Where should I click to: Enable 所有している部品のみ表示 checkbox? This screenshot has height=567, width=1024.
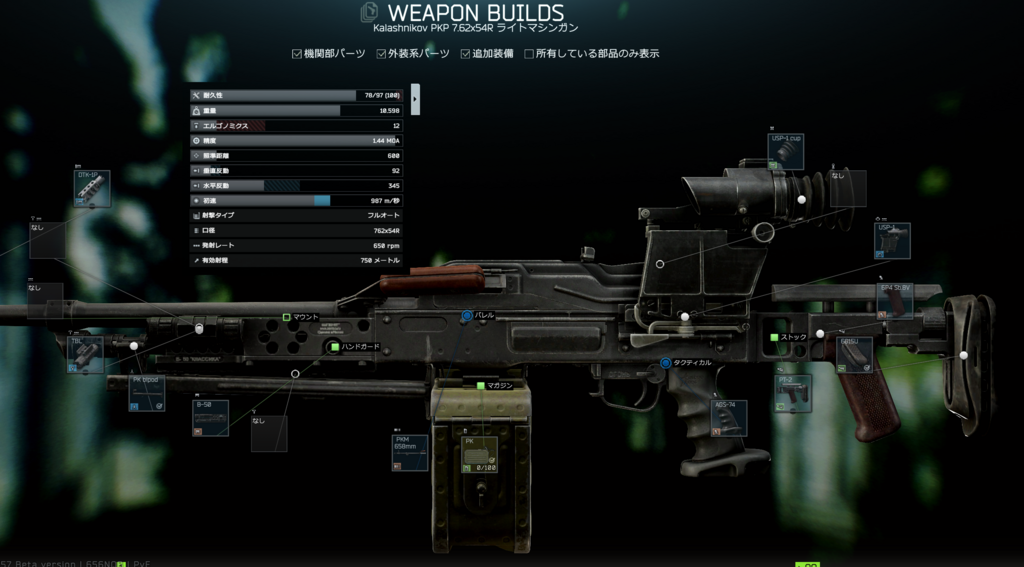529,53
